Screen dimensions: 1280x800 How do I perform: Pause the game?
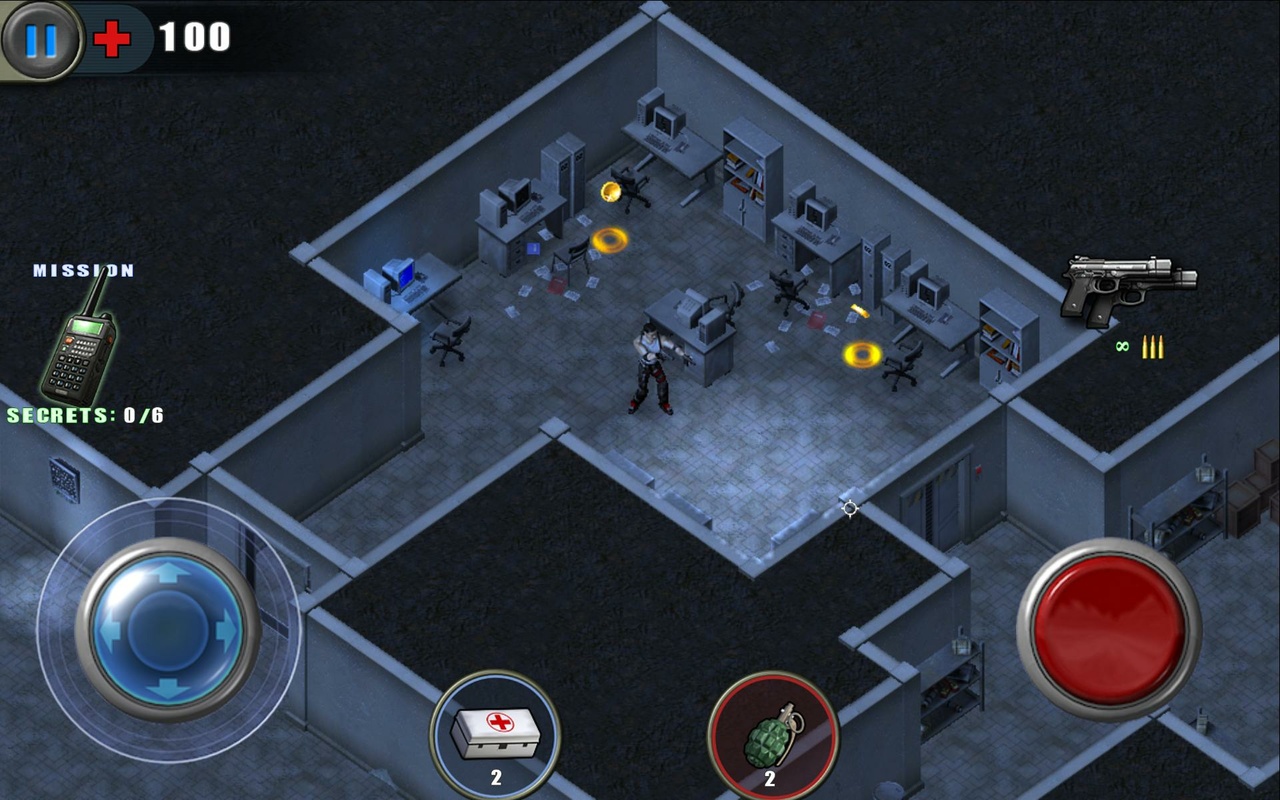pos(41,40)
